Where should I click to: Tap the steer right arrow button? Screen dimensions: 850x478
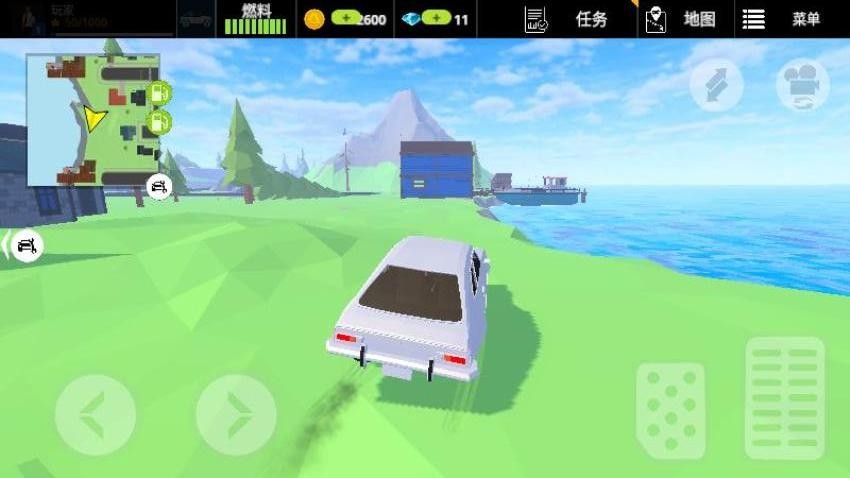click(x=236, y=414)
